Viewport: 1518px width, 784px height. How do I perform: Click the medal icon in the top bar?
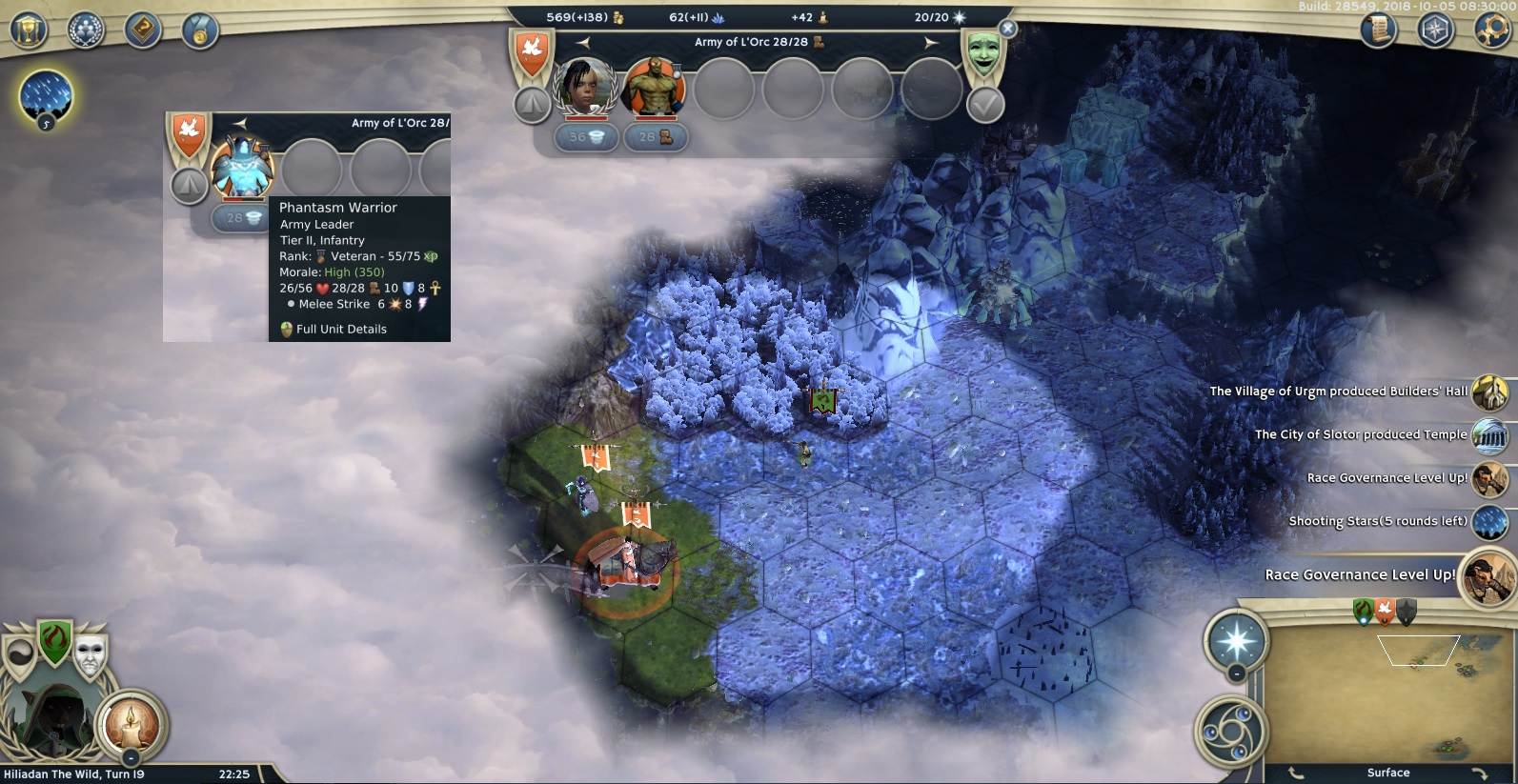(200, 31)
